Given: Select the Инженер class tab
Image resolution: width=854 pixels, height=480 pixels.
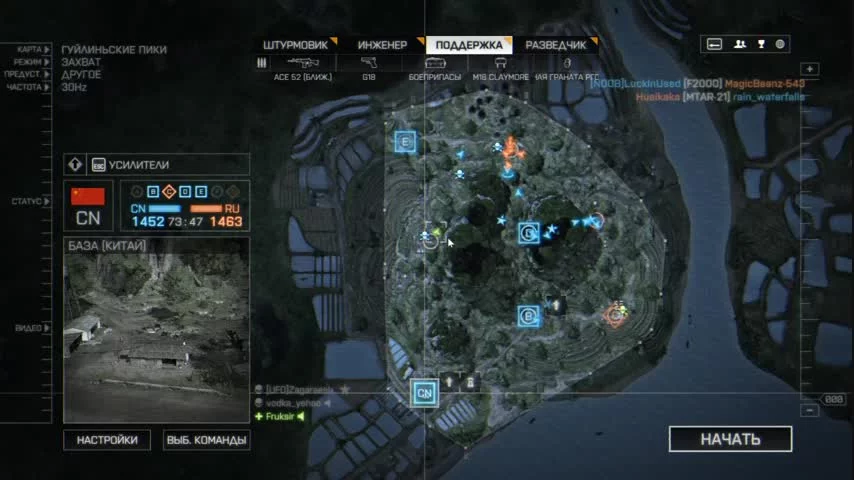Looking at the screenshot, I should point(383,45).
